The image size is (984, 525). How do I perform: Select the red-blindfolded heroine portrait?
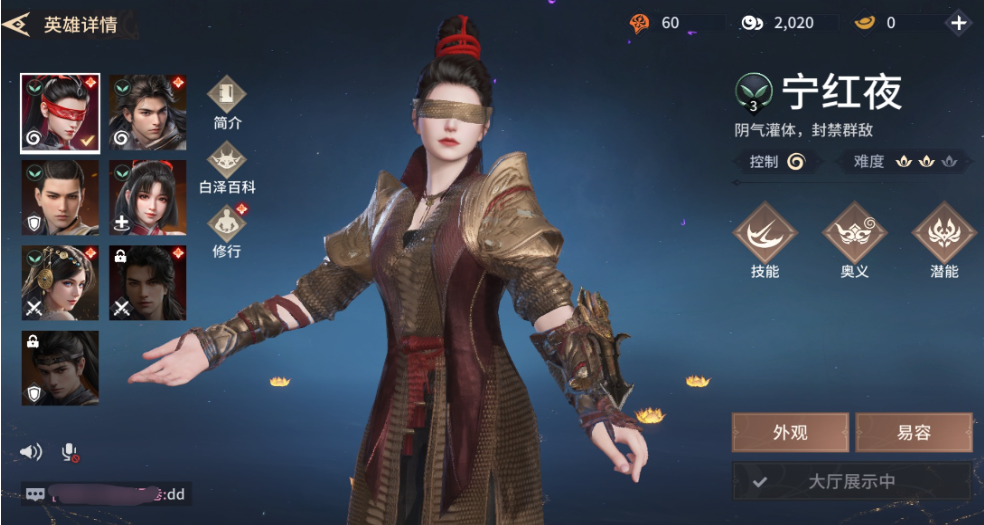[x=60, y=113]
